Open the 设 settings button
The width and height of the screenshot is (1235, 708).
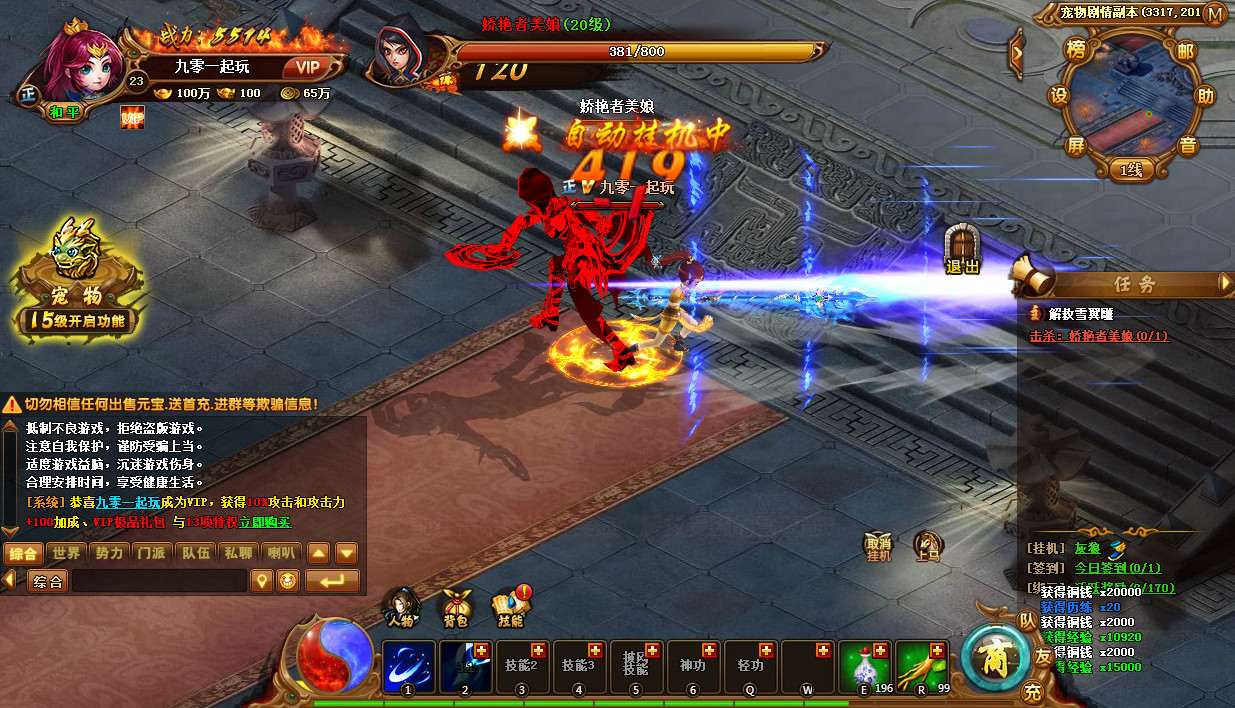tap(1059, 96)
